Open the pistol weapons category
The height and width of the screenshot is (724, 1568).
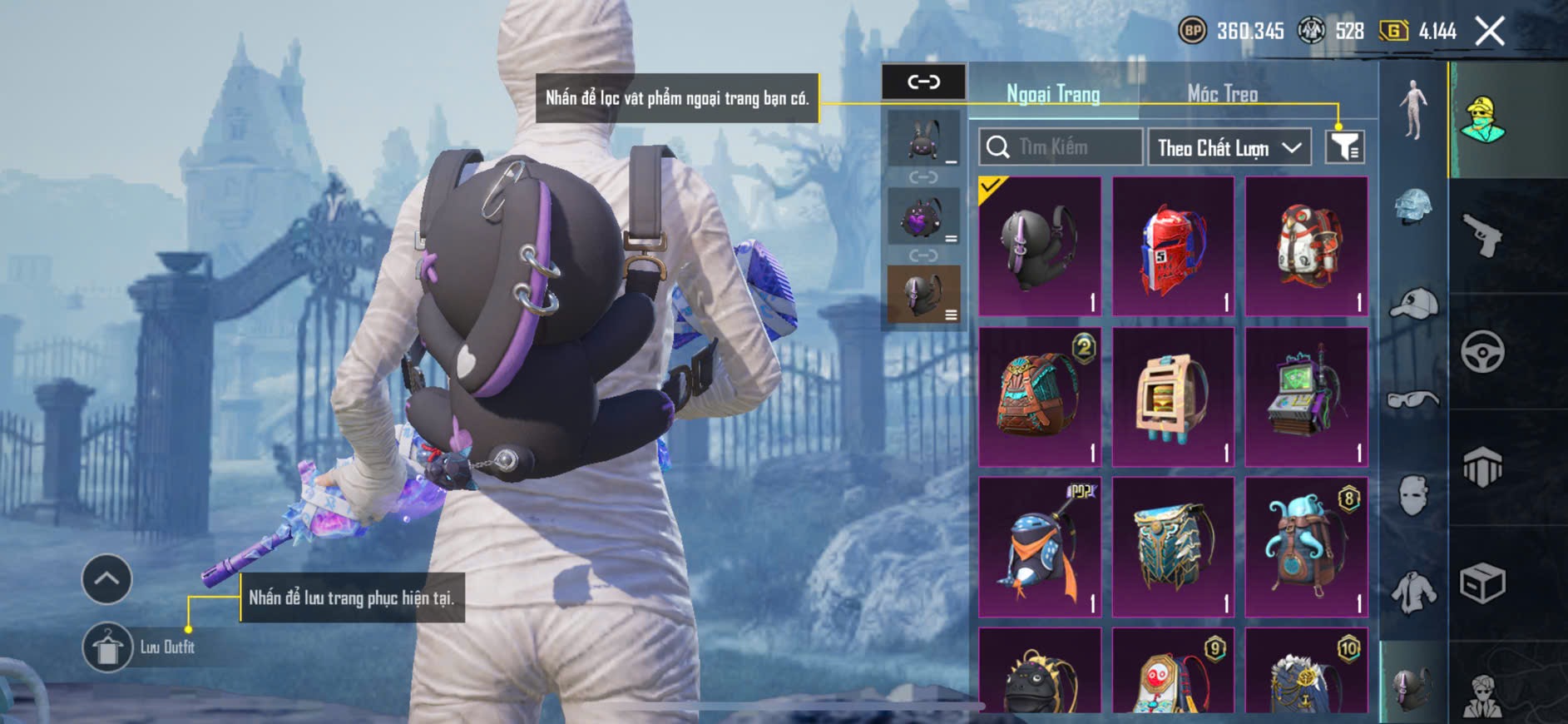[1482, 235]
